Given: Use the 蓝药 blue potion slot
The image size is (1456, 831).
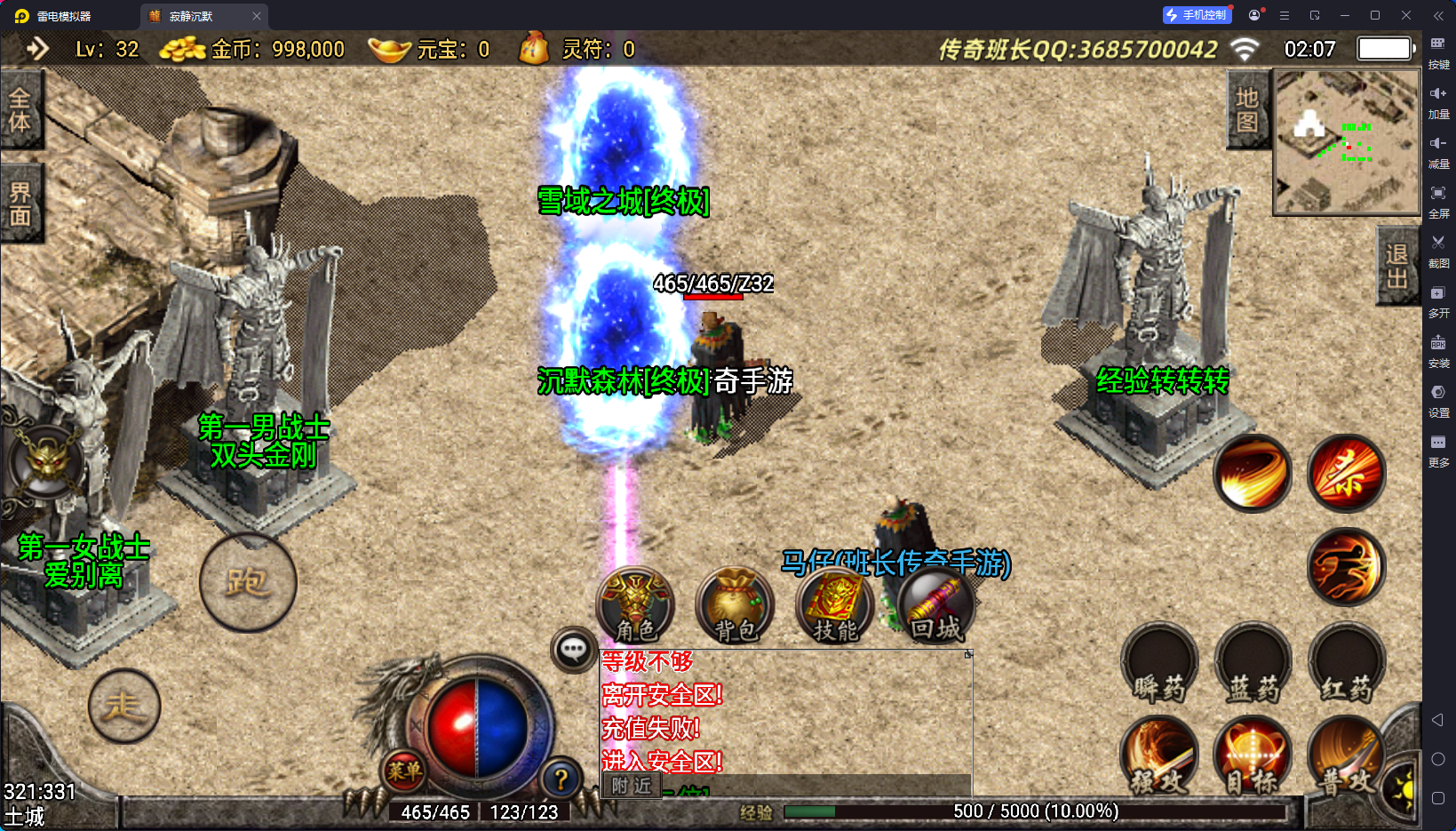Looking at the screenshot, I should click(1253, 665).
